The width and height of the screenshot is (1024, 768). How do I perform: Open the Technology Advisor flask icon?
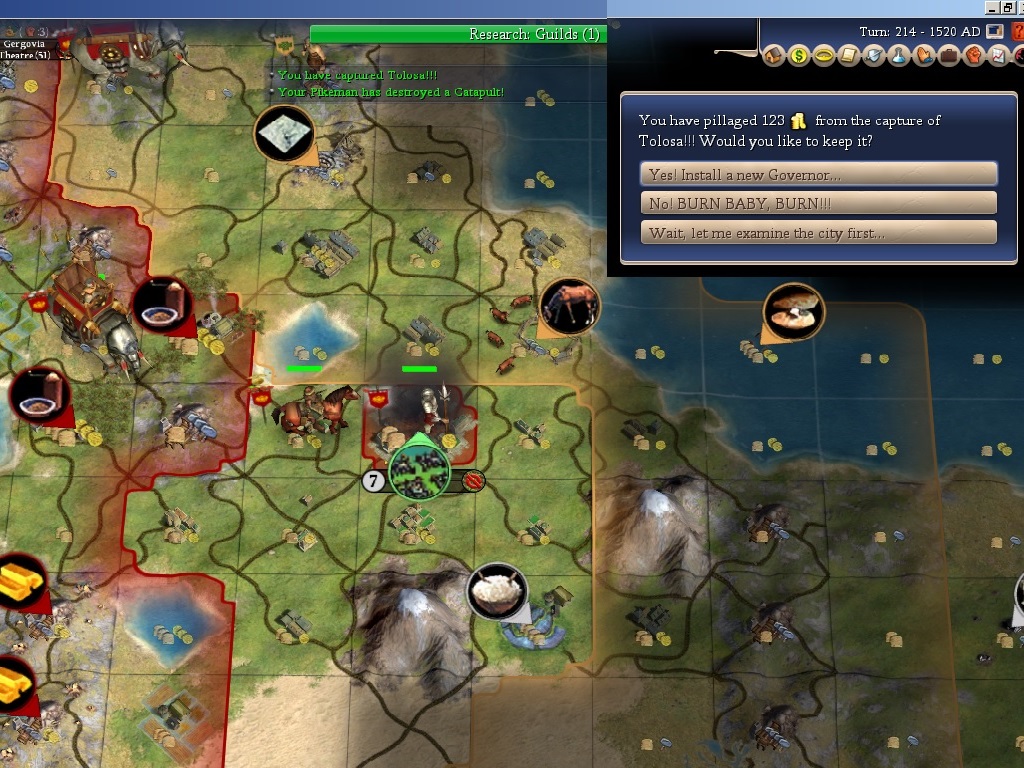click(899, 56)
